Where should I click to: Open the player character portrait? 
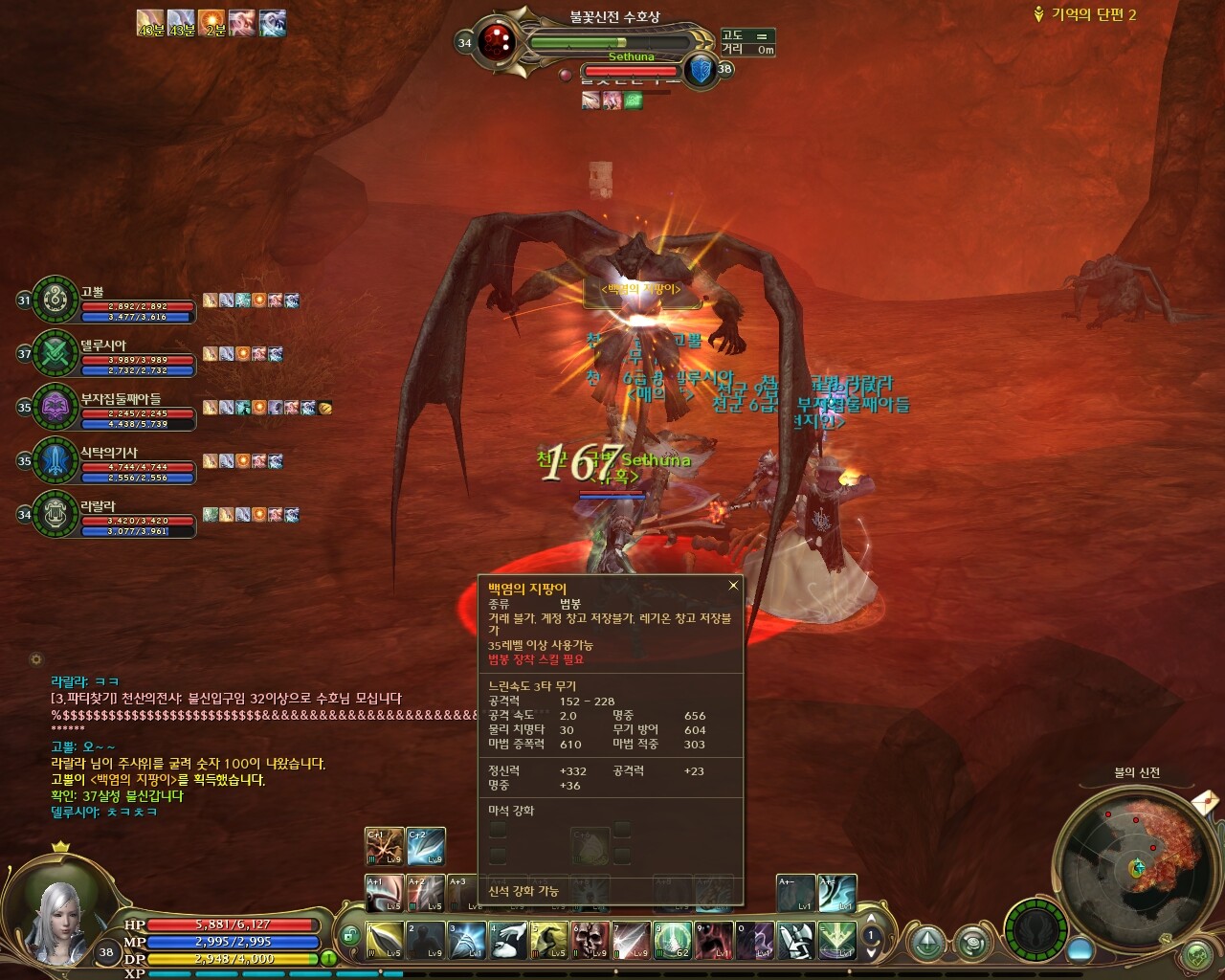(x=56, y=920)
